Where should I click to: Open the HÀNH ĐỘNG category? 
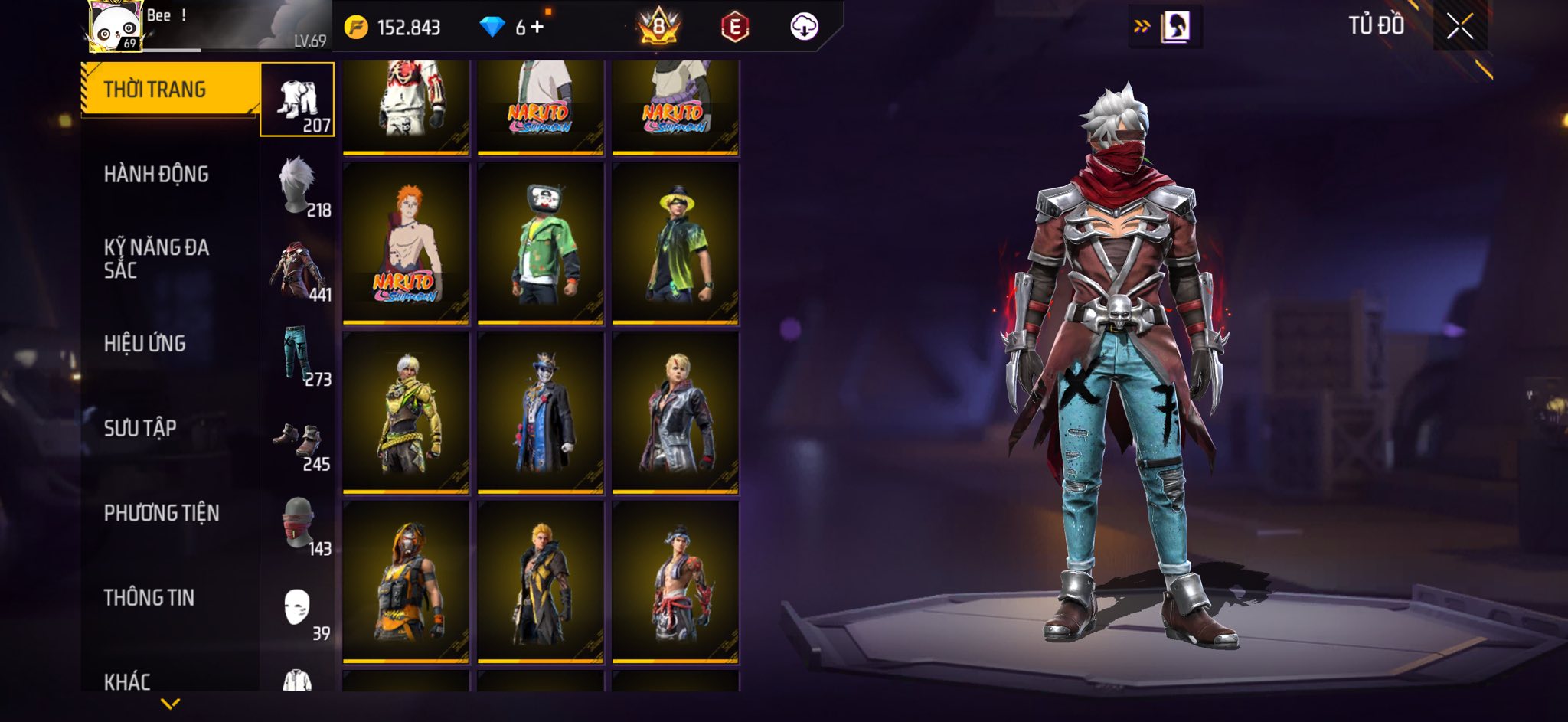[156, 175]
